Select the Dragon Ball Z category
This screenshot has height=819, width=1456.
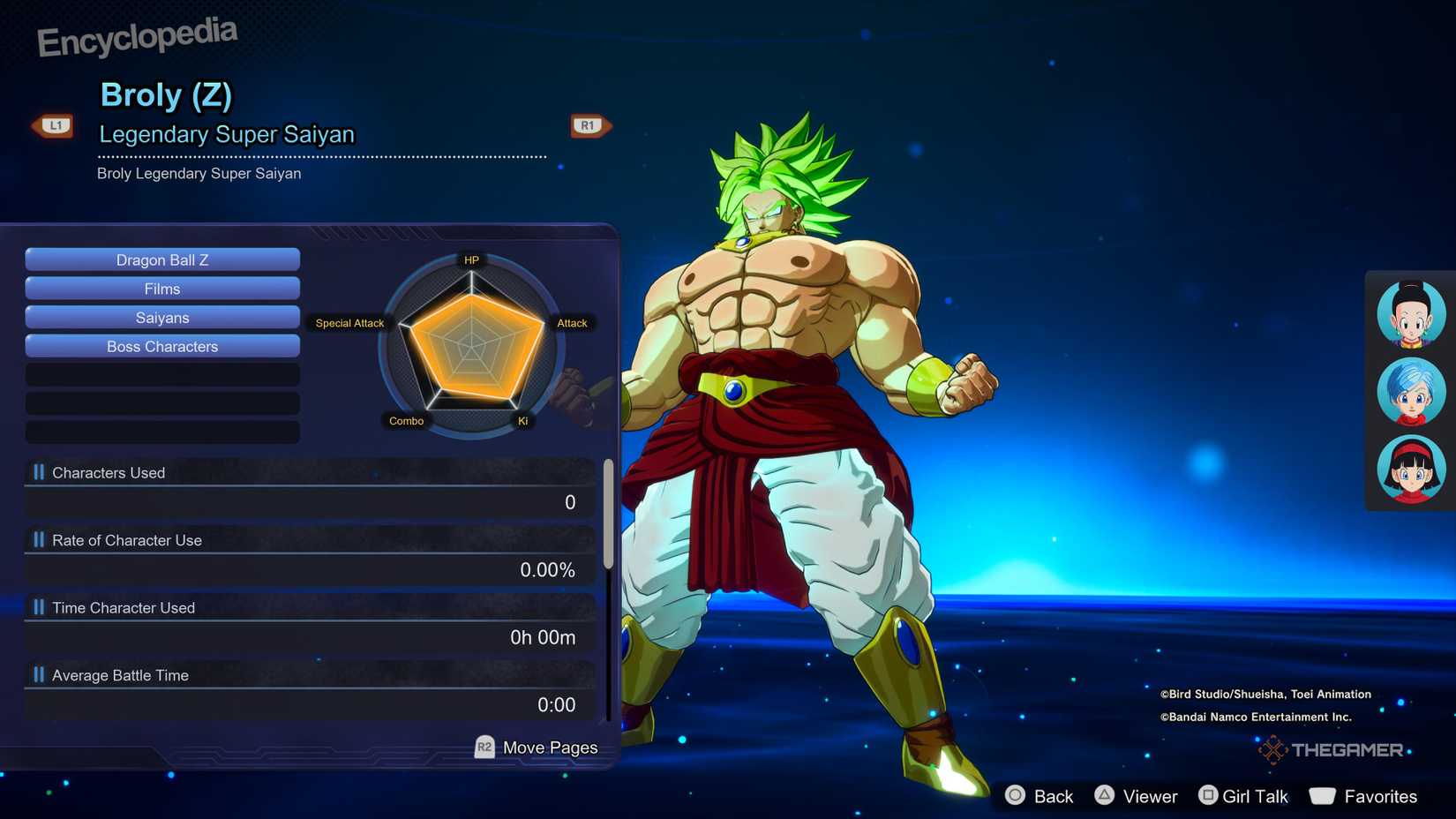point(162,259)
